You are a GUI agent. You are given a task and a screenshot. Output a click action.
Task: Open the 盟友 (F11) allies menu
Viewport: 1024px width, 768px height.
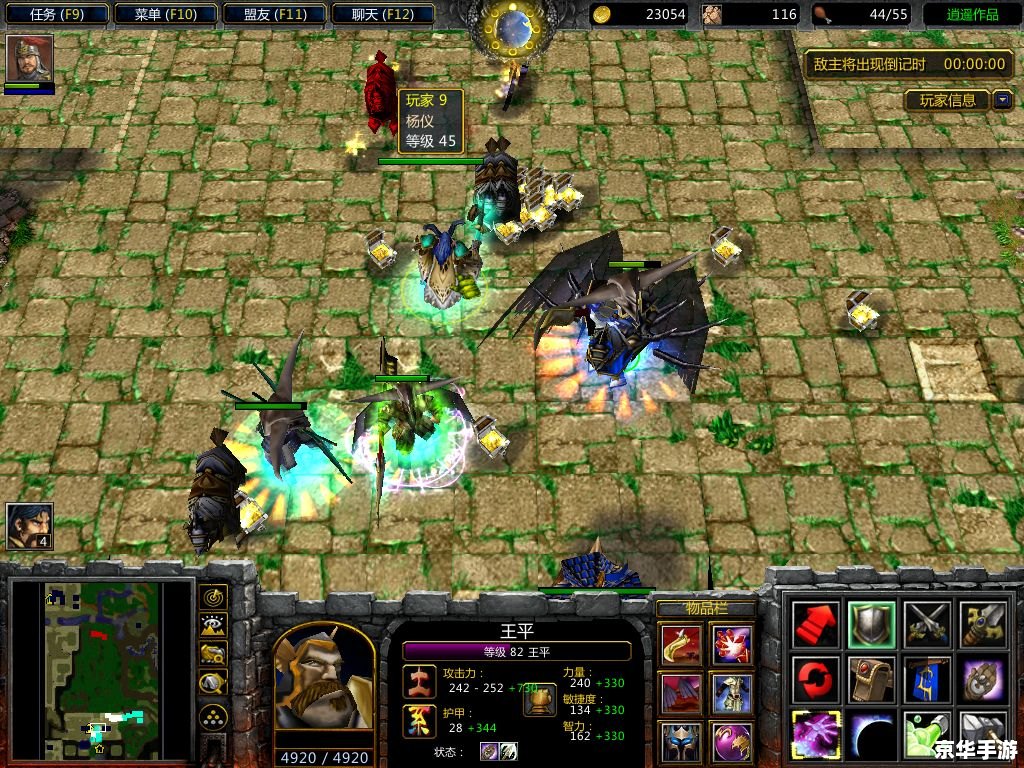tap(275, 14)
